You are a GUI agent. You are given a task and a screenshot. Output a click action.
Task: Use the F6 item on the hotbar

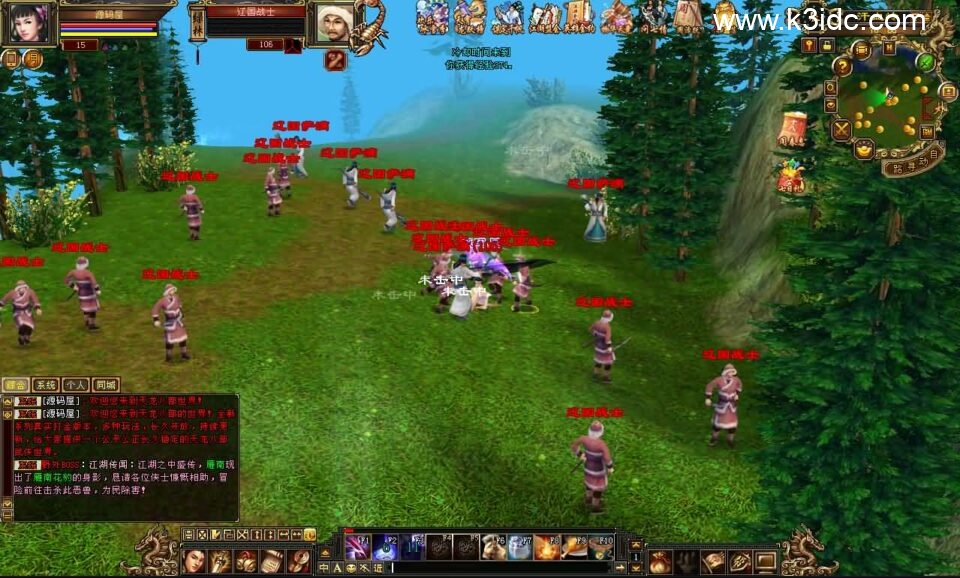click(x=492, y=547)
